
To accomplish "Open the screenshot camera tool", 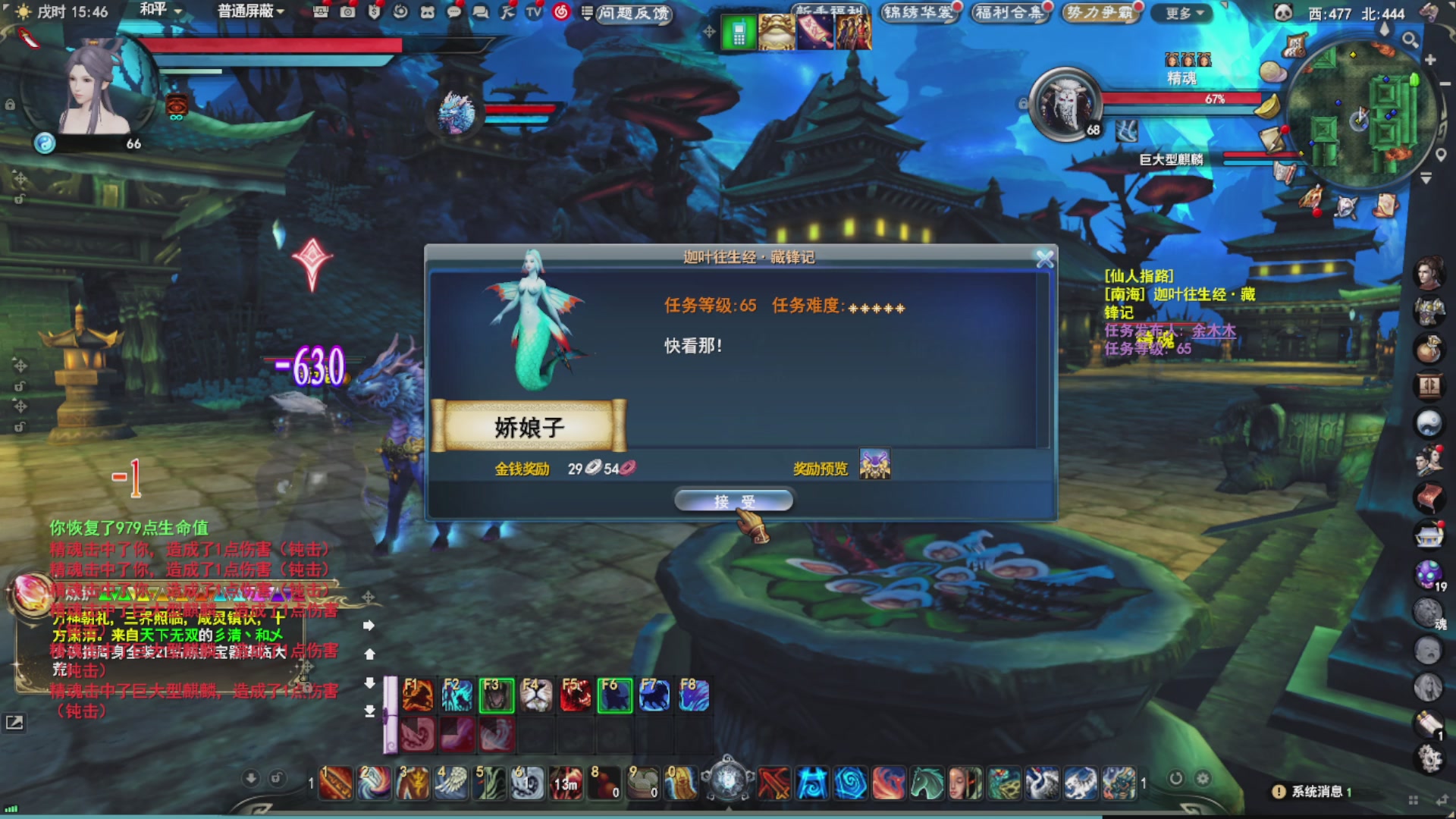I will pos(347,13).
